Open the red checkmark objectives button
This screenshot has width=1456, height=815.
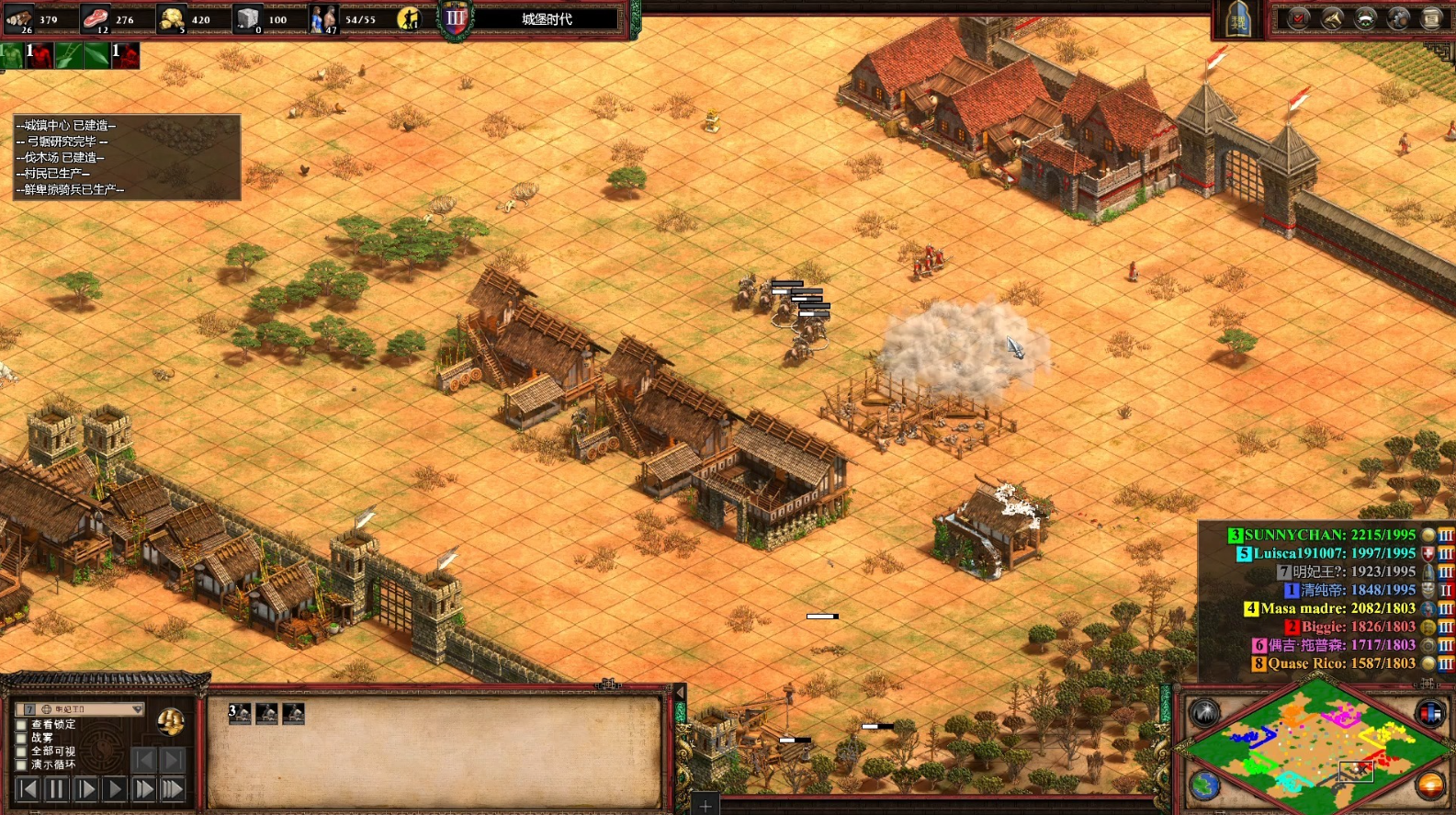pyautogui.click(x=1298, y=18)
